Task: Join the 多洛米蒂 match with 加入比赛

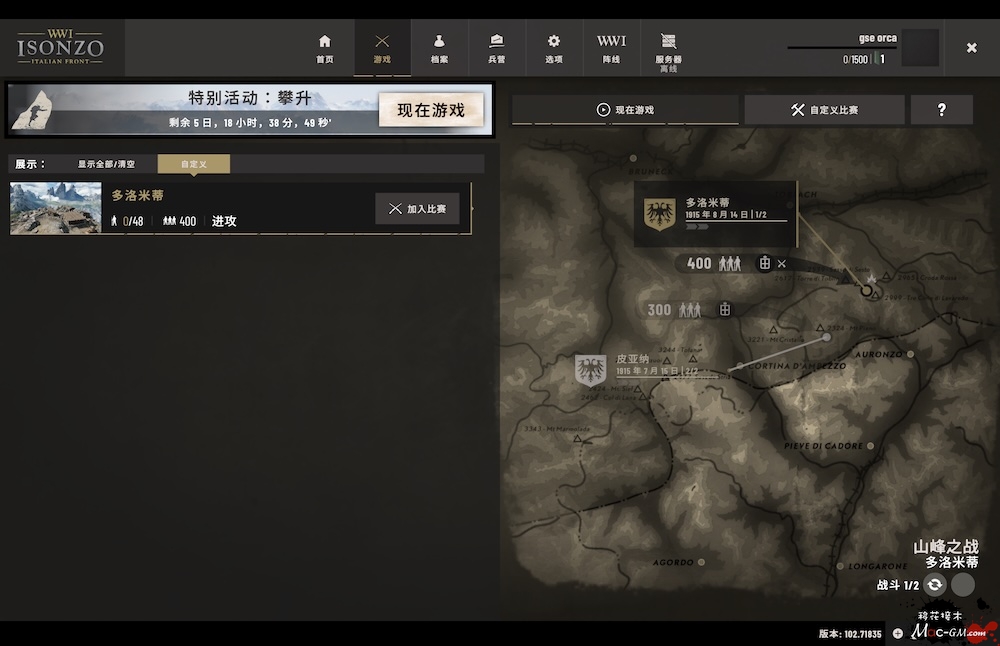Action: click(x=417, y=209)
